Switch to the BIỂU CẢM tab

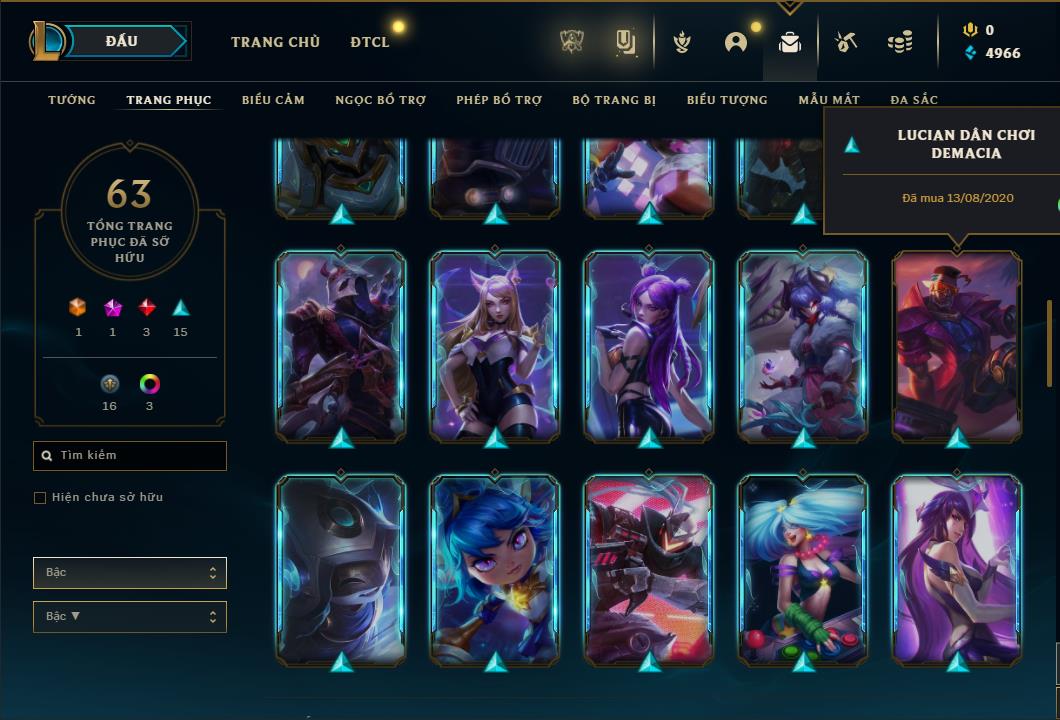(273, 100)
